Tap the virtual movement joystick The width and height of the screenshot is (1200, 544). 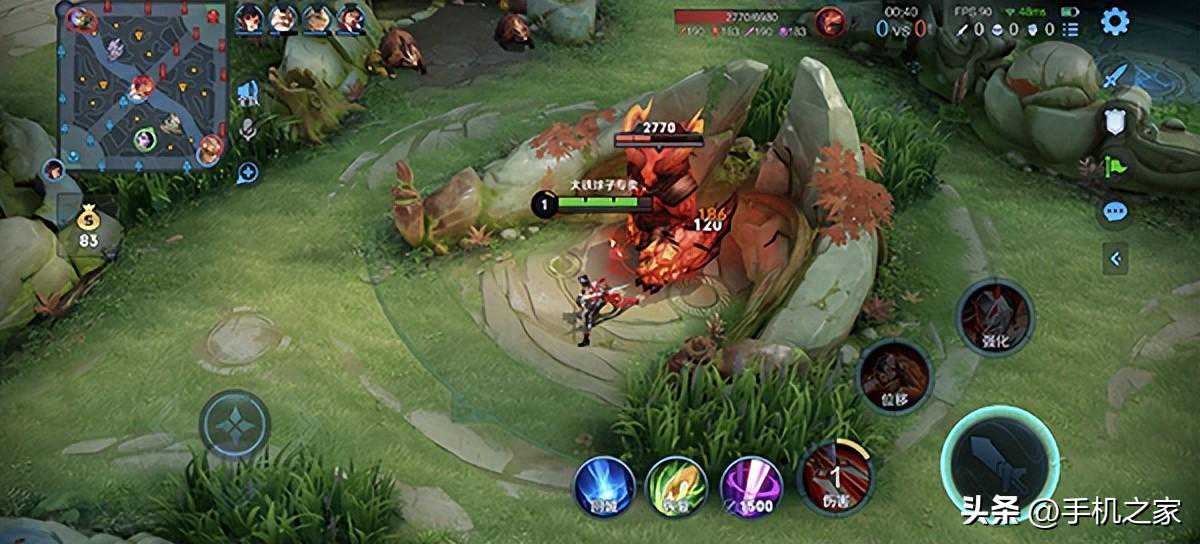pyautogui.click(x=235, y=425)
